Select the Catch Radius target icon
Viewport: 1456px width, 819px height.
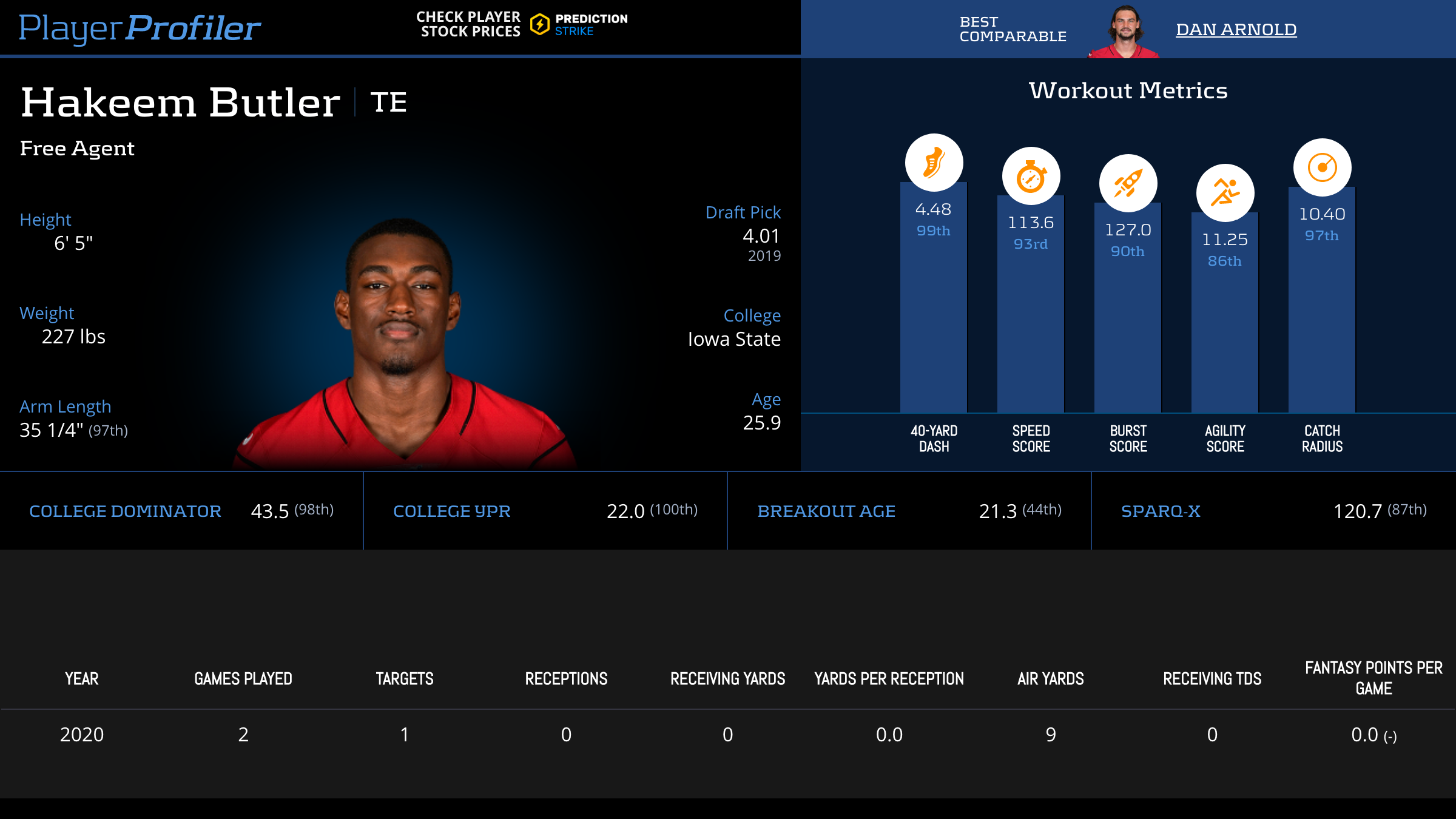[x=1322, y=167]
